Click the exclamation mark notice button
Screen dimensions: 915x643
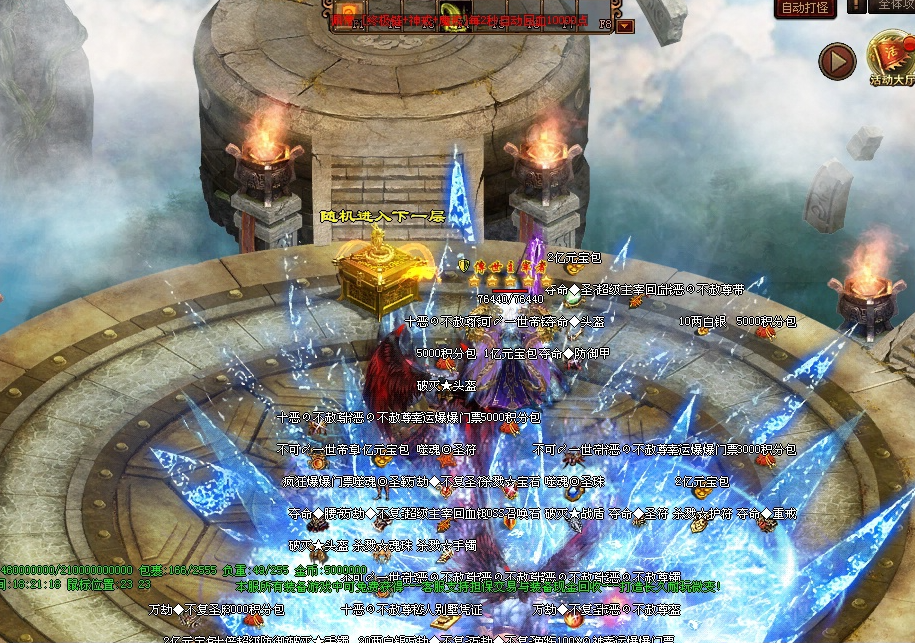pyautogui.click(x=857, y=7)
